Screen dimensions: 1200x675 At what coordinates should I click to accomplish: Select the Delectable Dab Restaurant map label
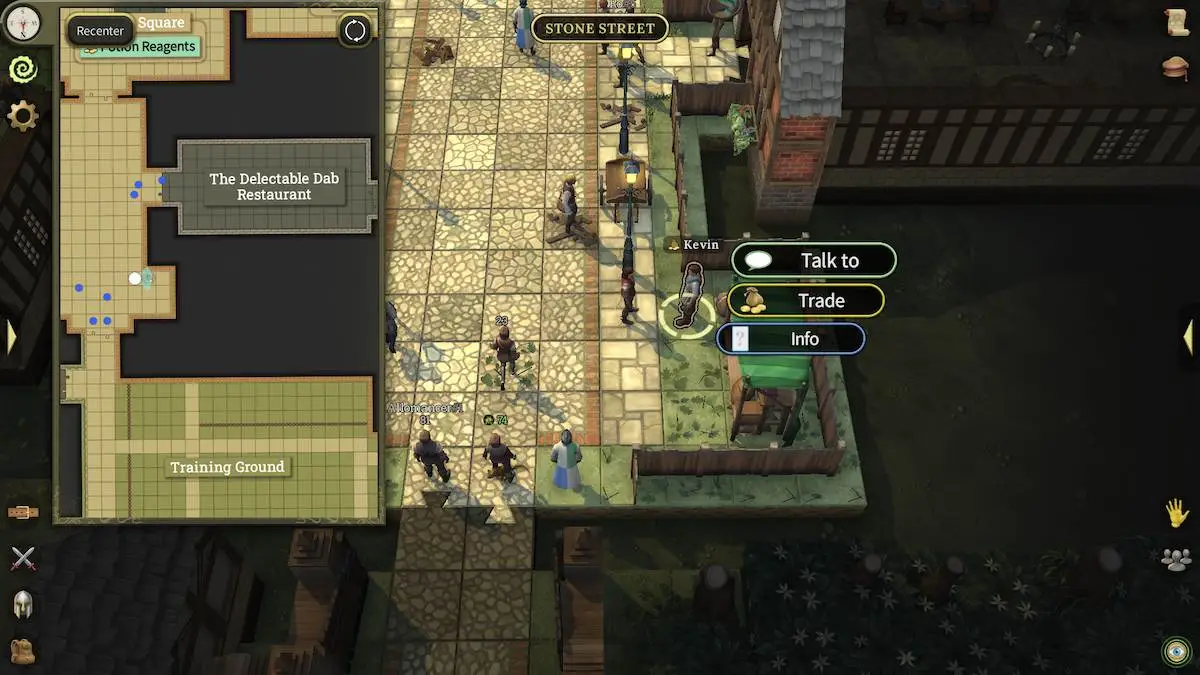(x=273, y=186)
